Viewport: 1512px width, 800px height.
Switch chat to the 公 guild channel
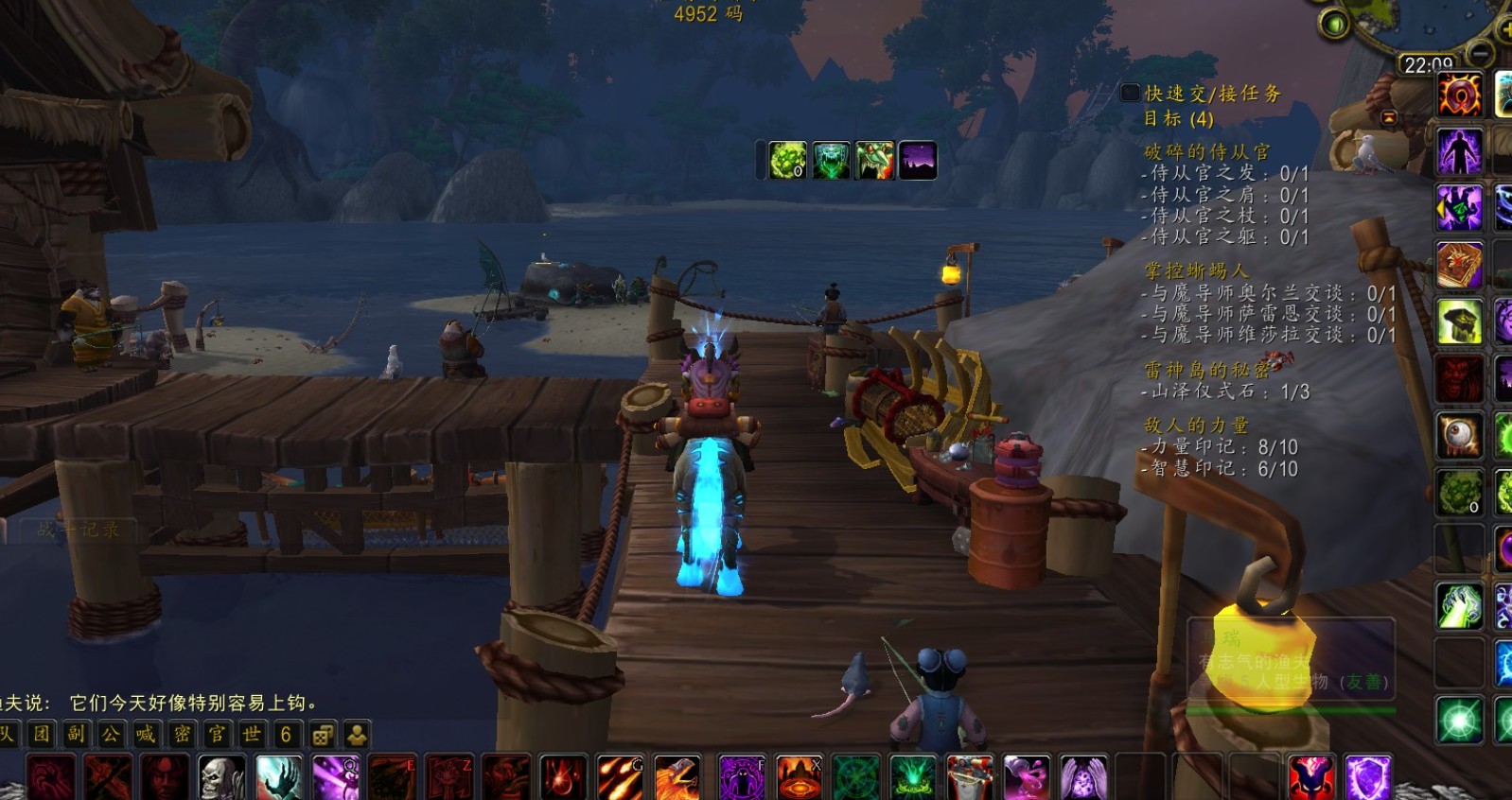111,734
